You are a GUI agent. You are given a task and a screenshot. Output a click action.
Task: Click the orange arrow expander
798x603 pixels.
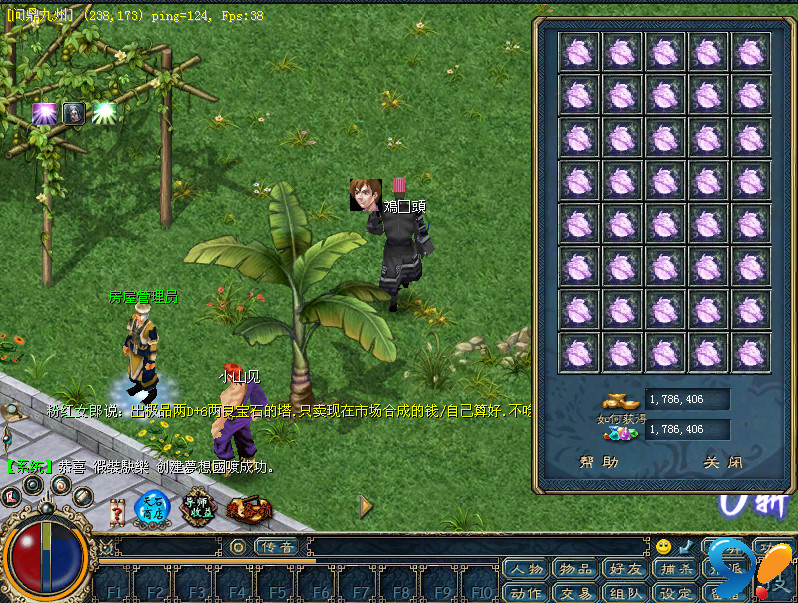coord(366,507)
